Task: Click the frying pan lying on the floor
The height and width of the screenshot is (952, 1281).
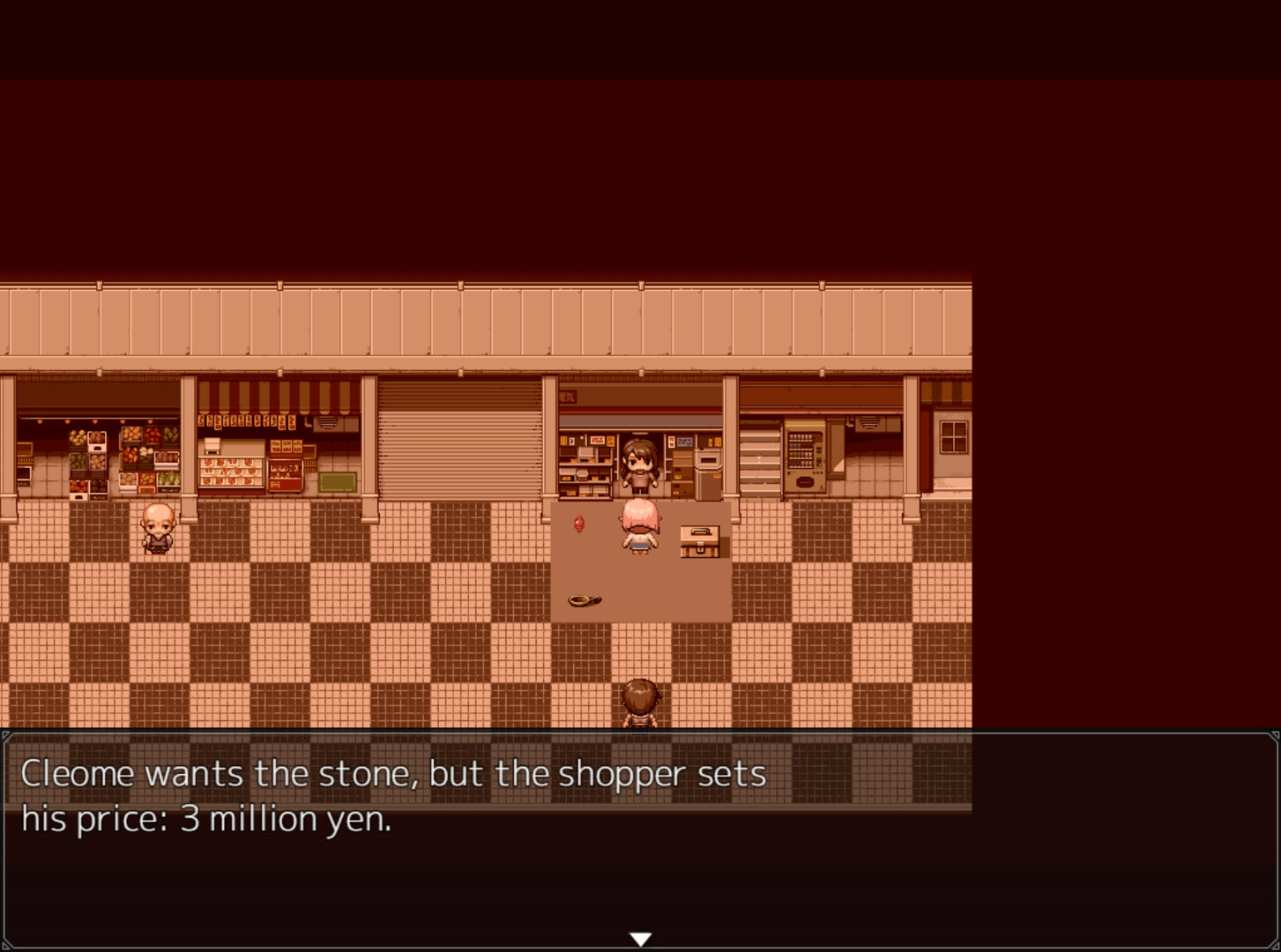Action: pos(583,600)
